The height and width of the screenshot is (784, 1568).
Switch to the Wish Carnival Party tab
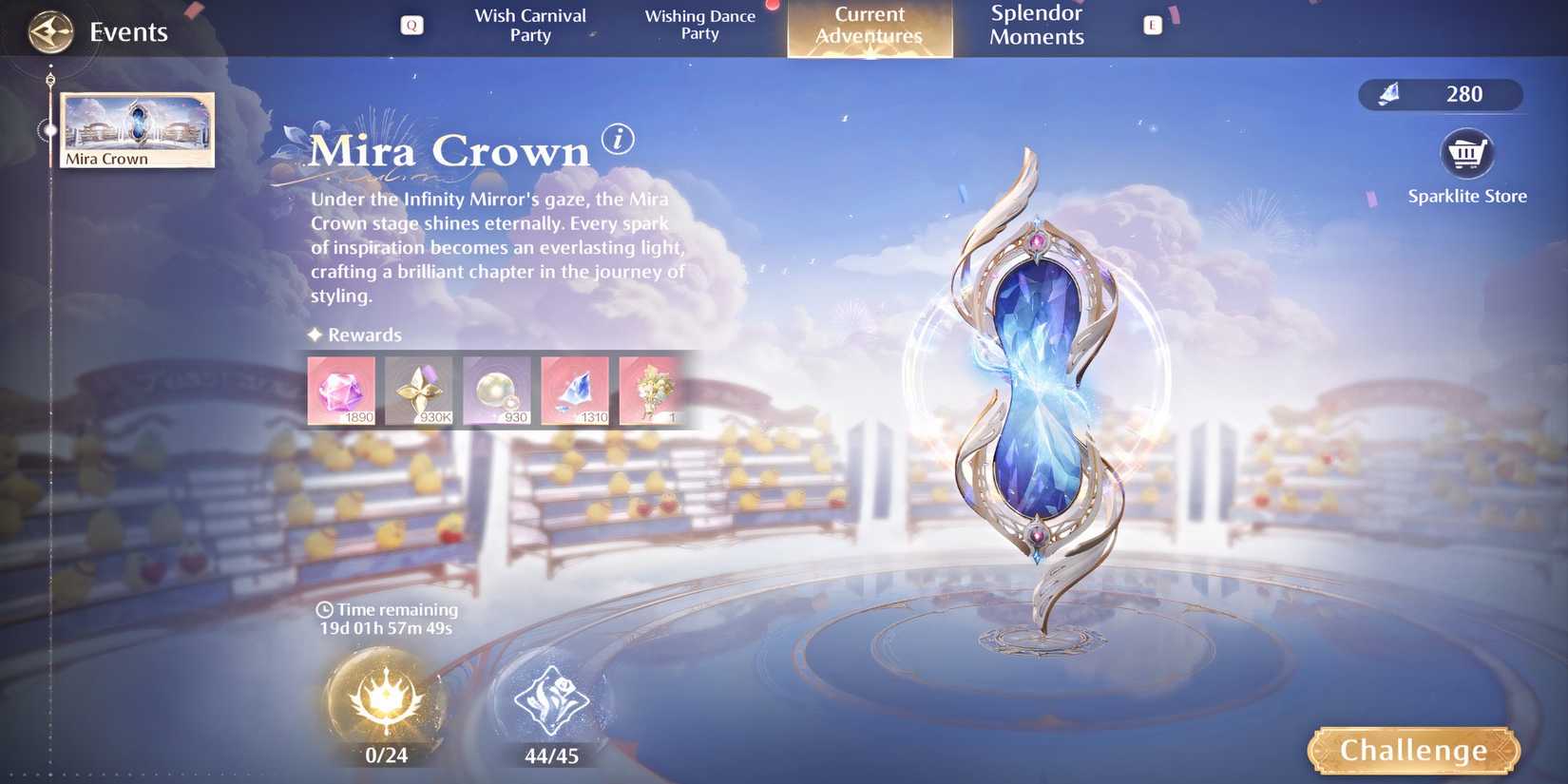coord(529,26)
